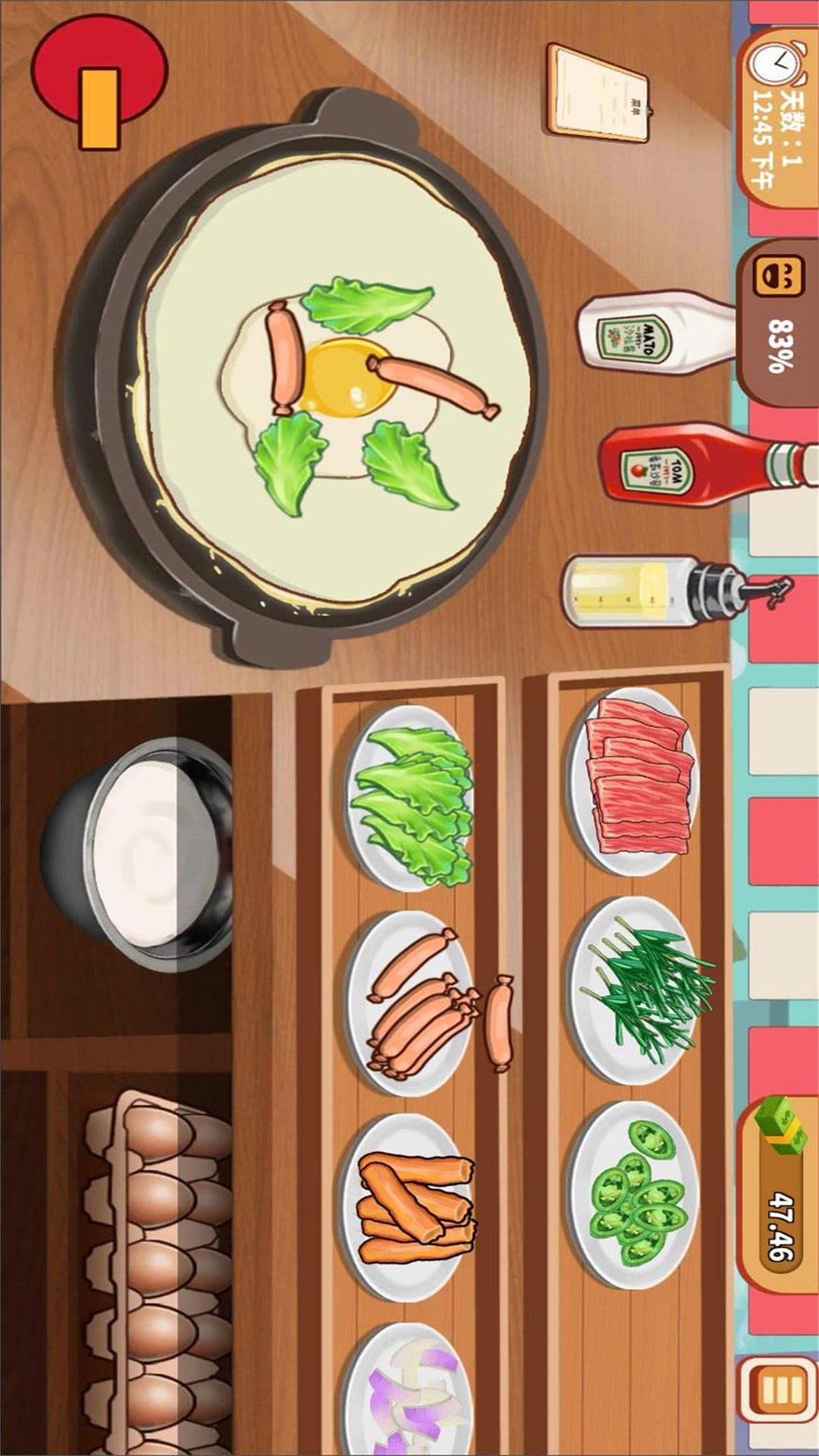Choose the sliced beef plate
This screenshot has width=819, height=1456.
pos(638,781)
